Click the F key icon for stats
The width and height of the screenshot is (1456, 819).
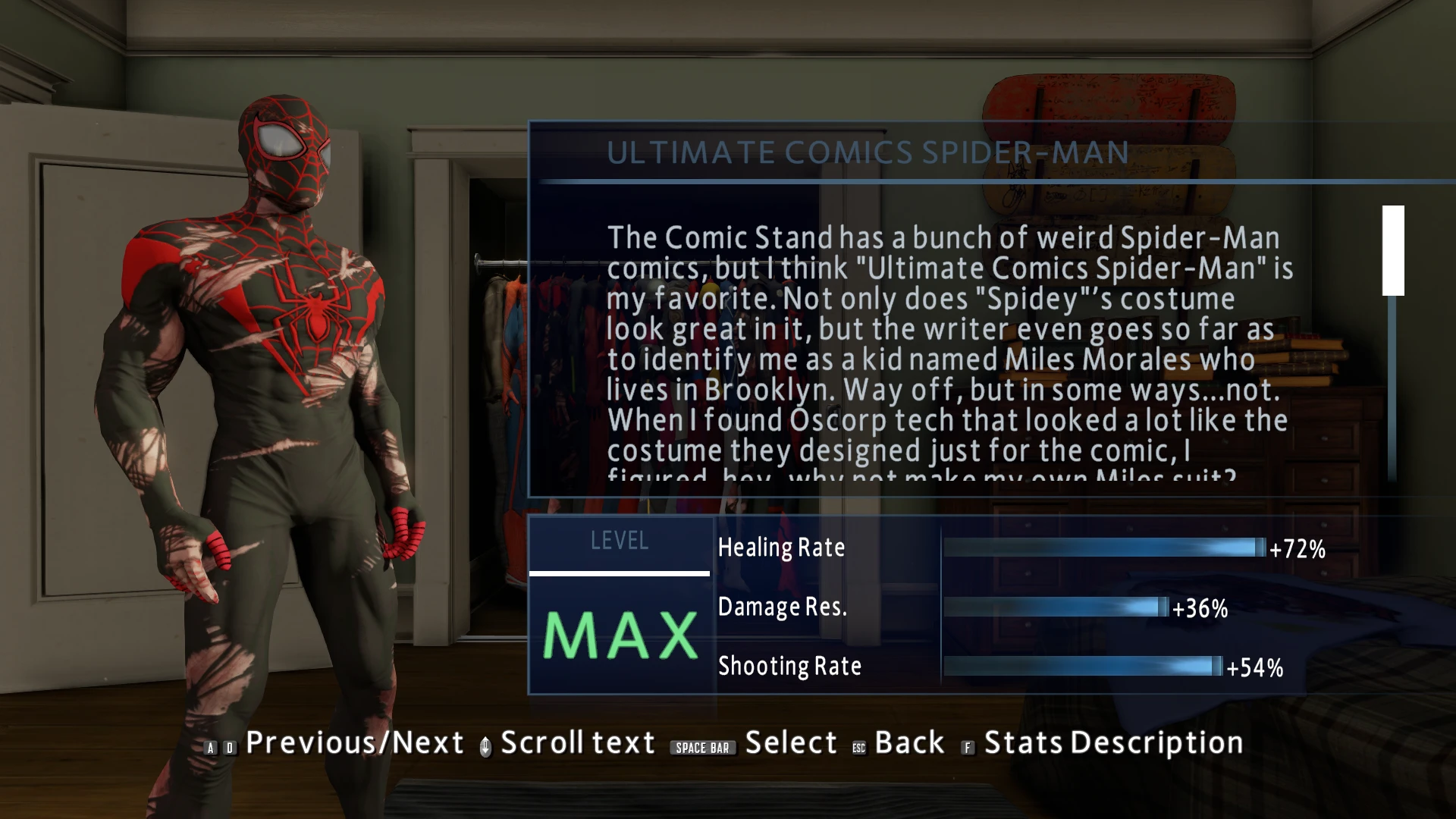point(968,747)
